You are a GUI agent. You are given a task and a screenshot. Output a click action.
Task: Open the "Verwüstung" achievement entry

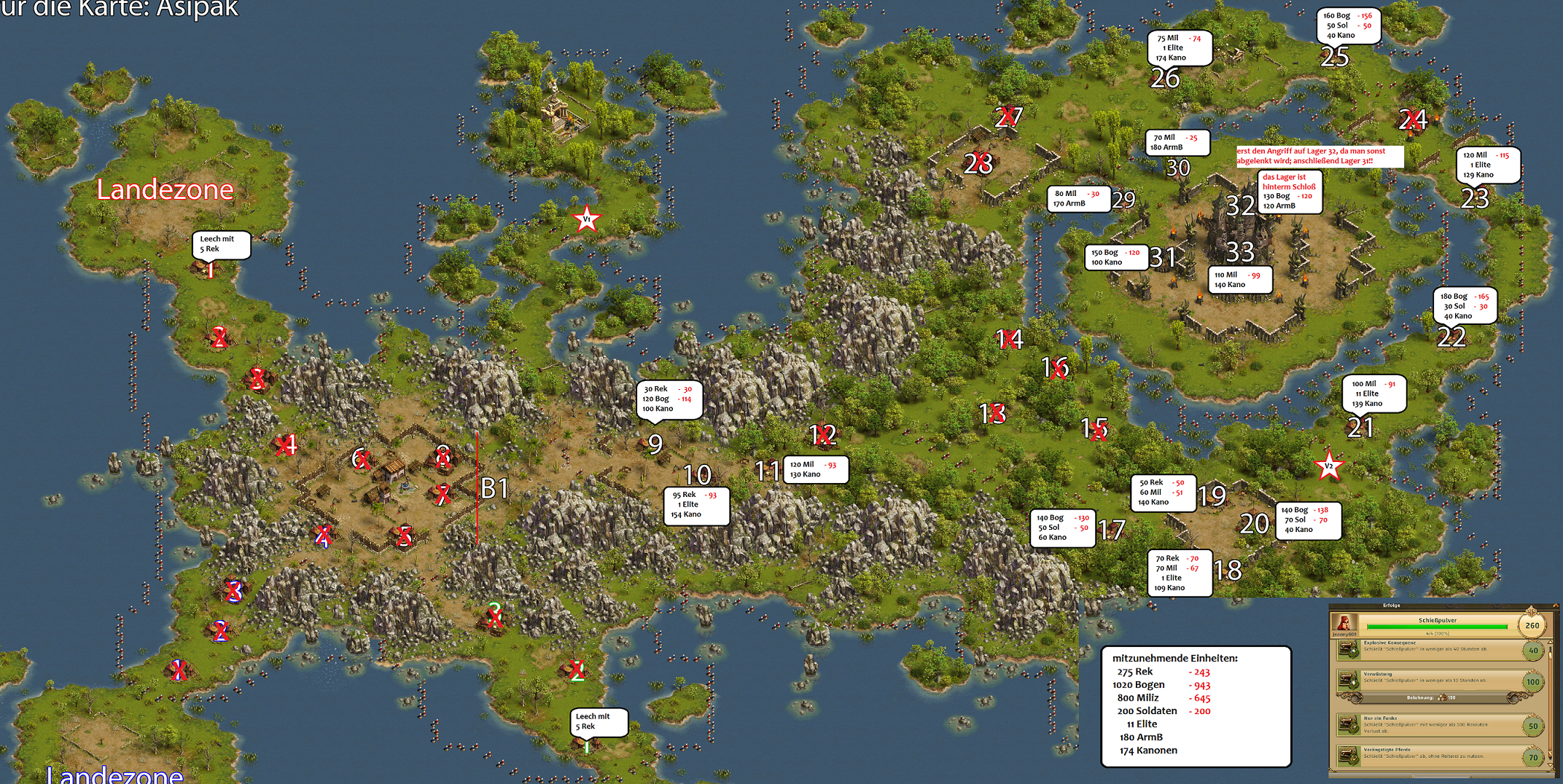coord(1429,681)
